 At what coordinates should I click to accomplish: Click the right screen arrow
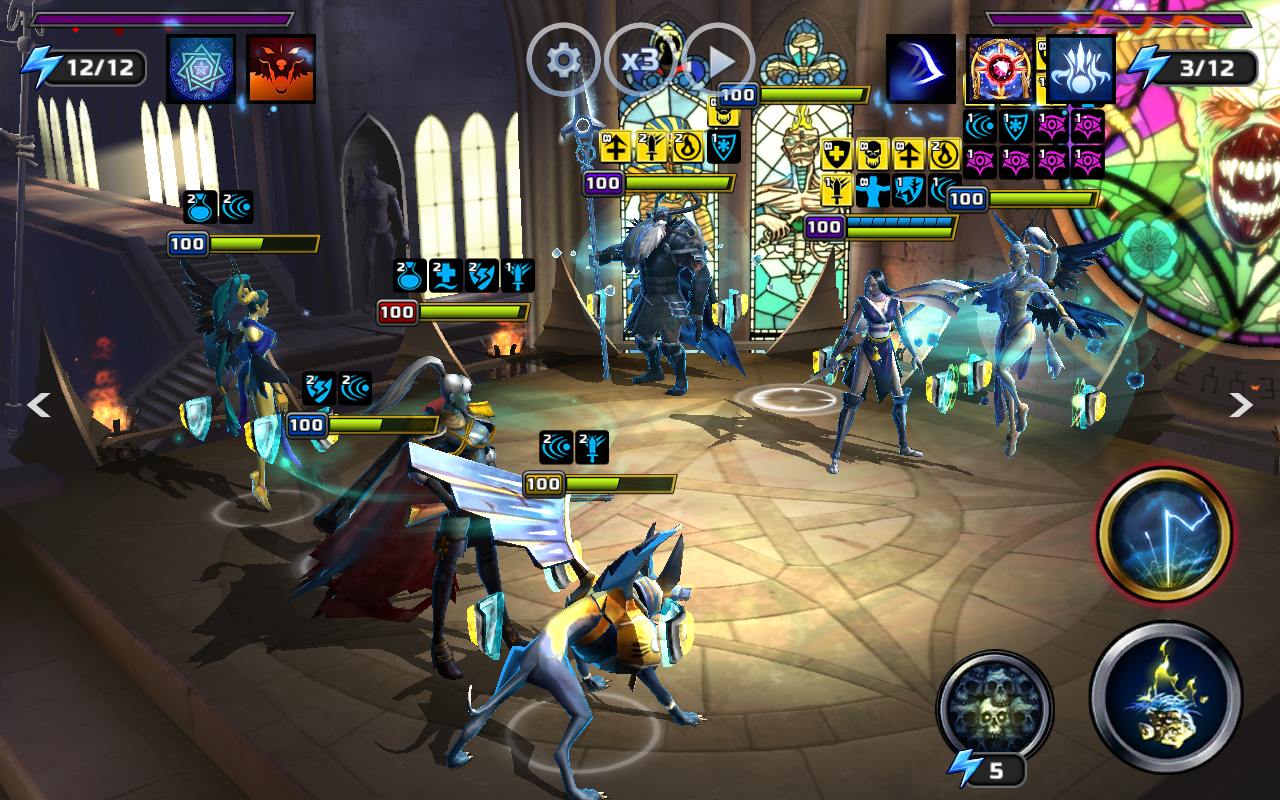(1241, 405)
